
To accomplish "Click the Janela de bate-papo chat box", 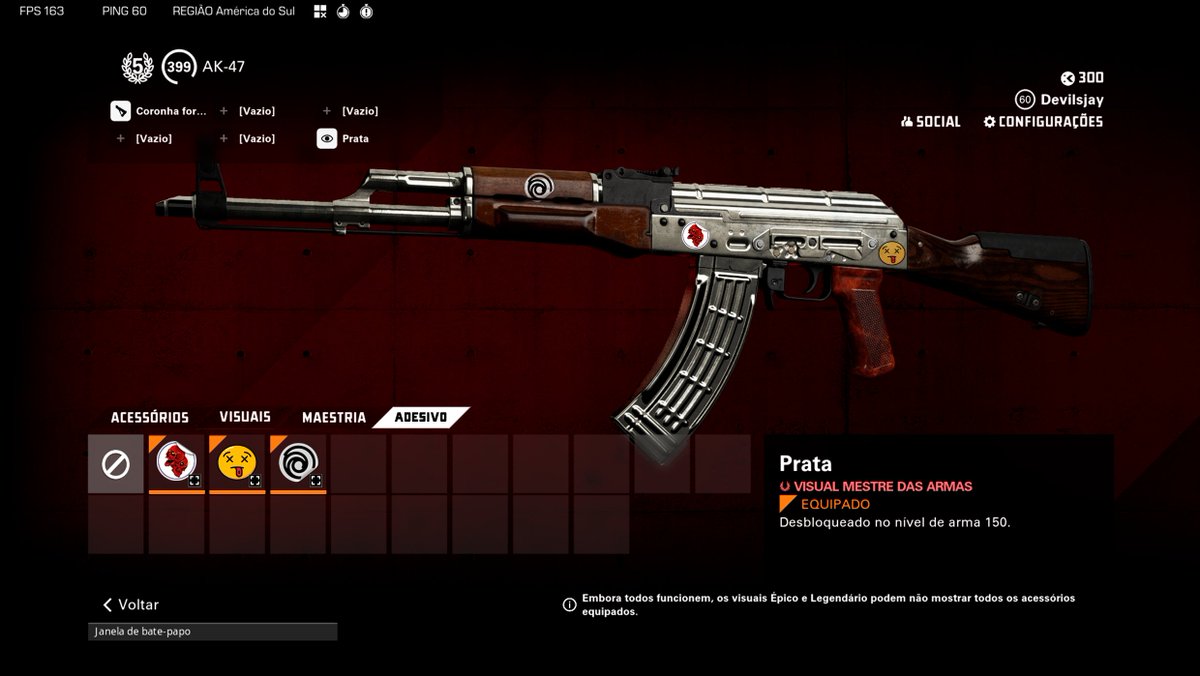I will [212, 632].
